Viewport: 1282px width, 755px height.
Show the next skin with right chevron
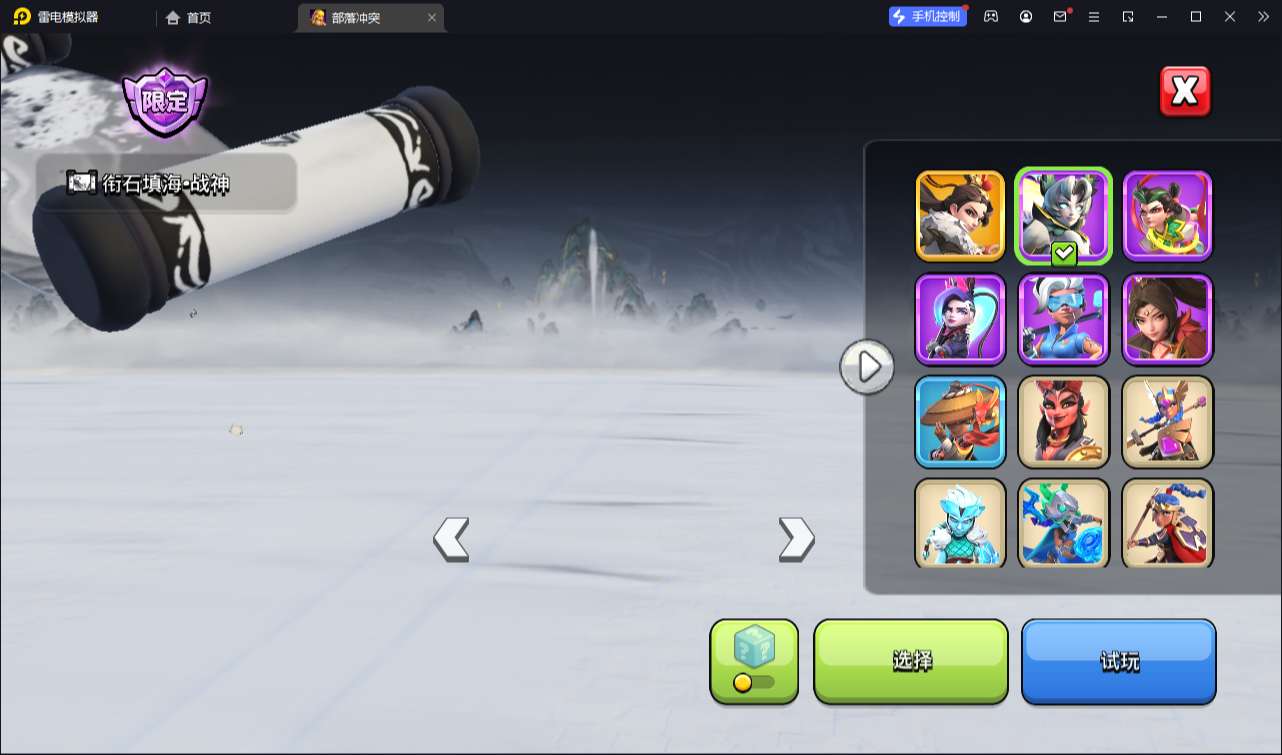click(796, 540)
